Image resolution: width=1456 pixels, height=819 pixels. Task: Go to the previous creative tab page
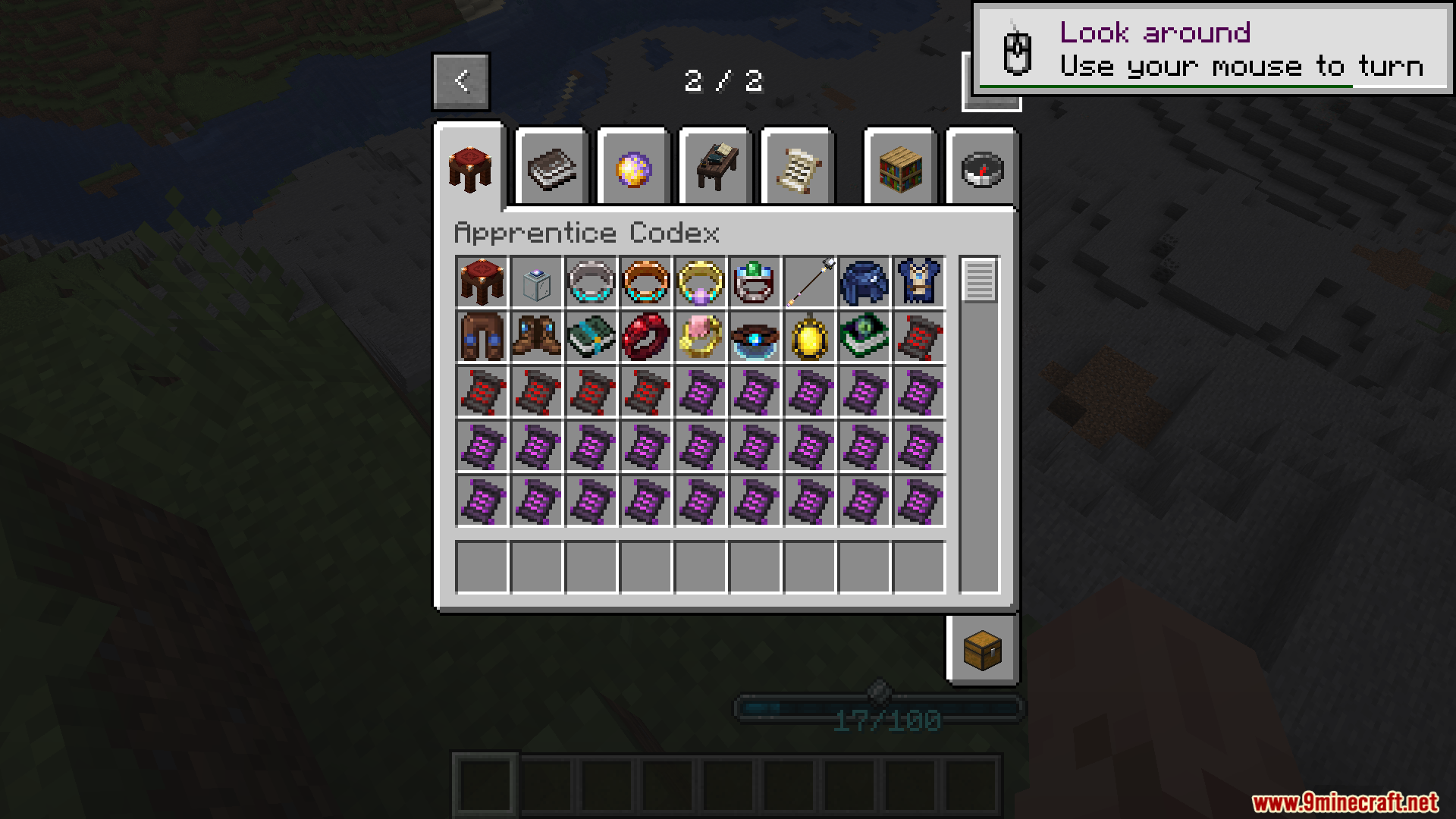pyautogui.click(x=461, y=81)
